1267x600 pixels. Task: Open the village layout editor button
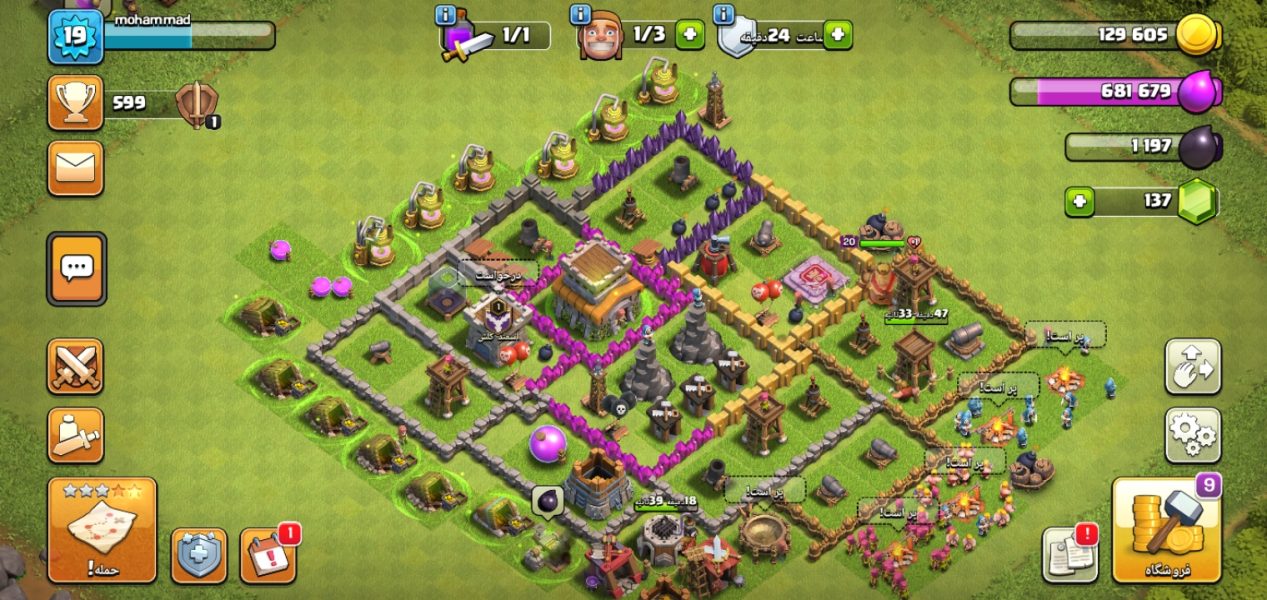1192,367
